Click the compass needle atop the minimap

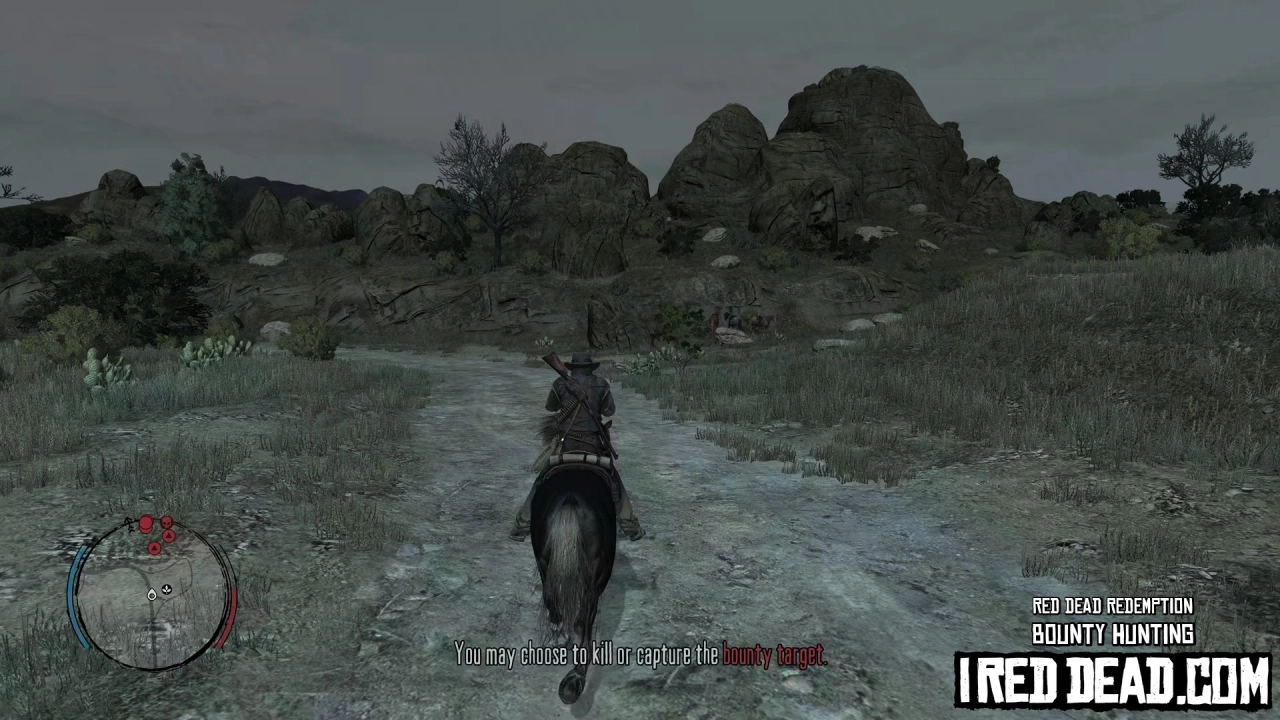[x=129, y=524]
